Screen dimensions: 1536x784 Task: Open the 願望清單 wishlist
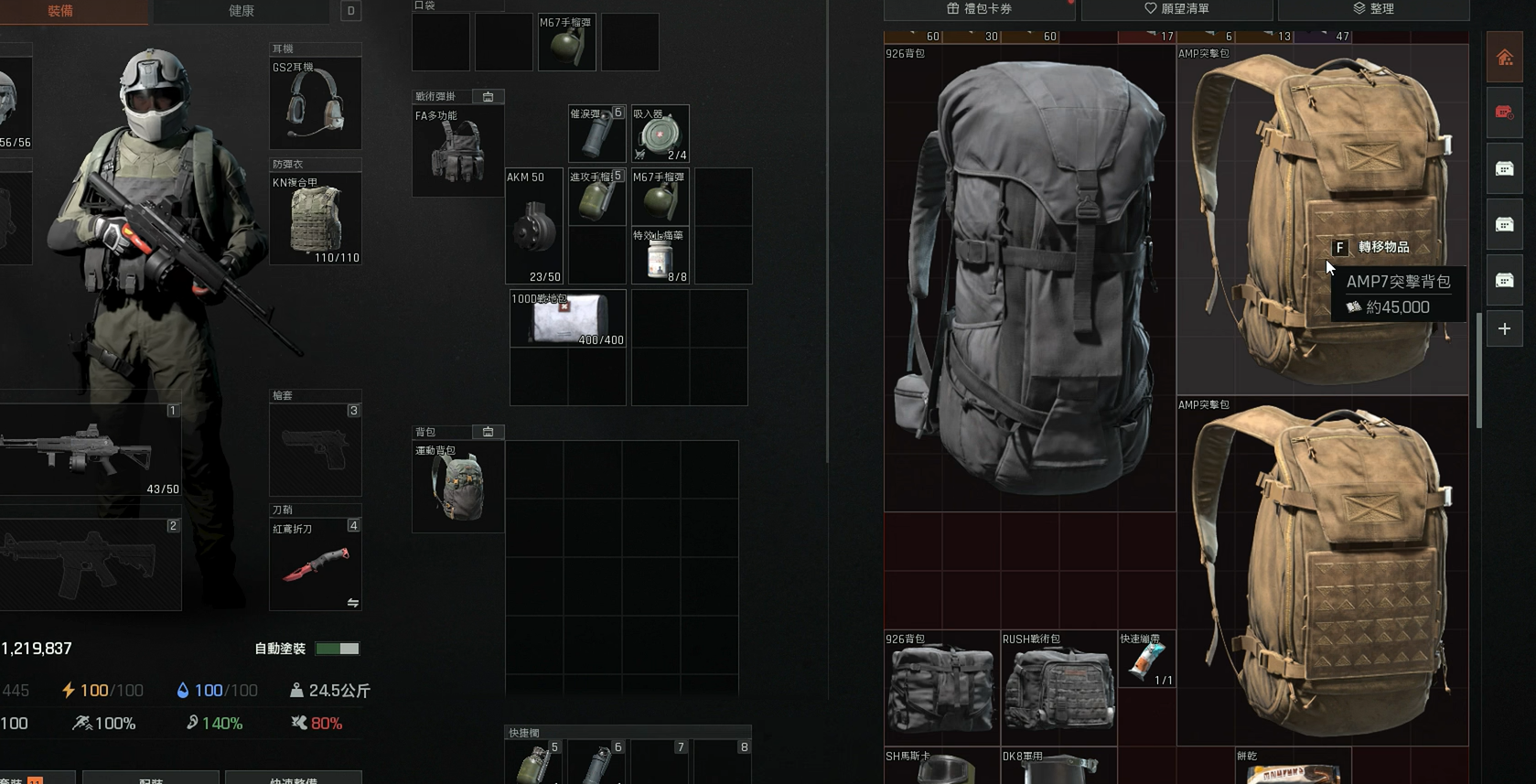(x=1176, y=9)
